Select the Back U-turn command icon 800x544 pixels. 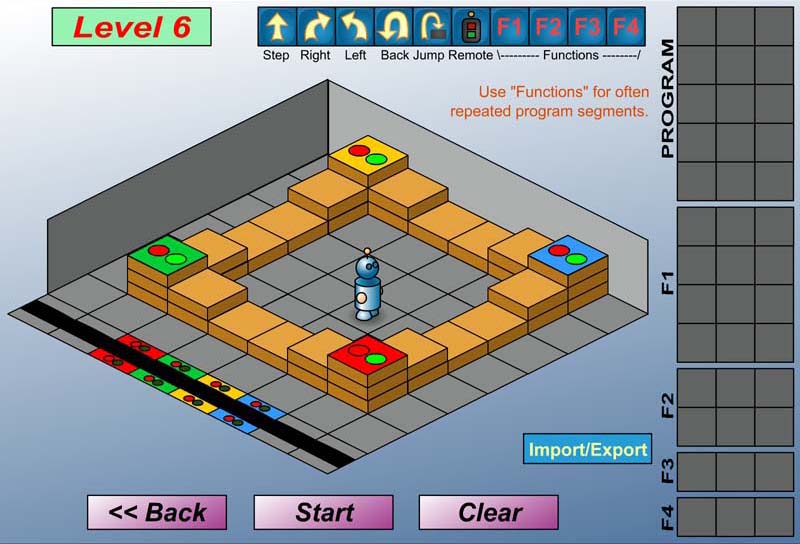pos(393,26)
